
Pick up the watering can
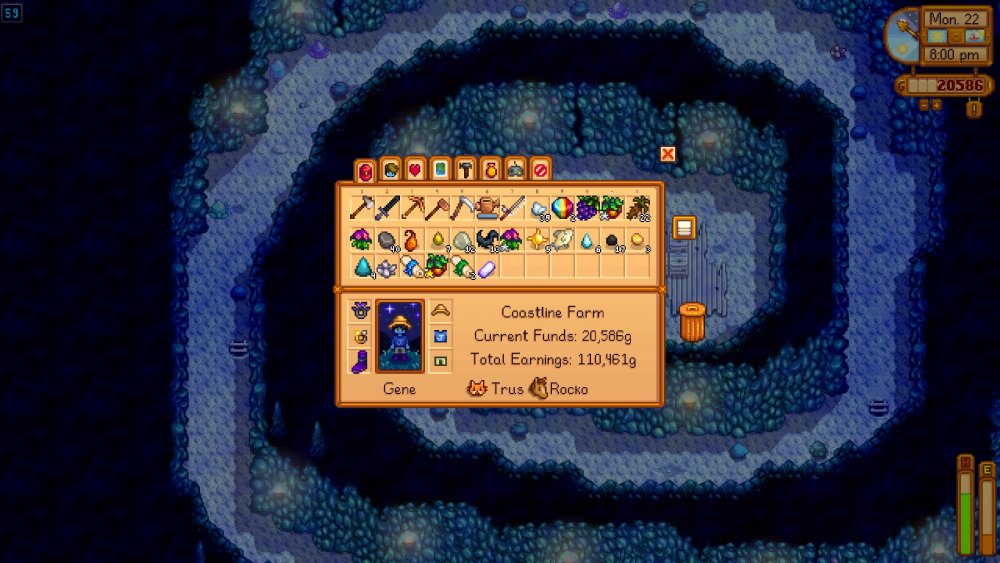pos(487,207)
